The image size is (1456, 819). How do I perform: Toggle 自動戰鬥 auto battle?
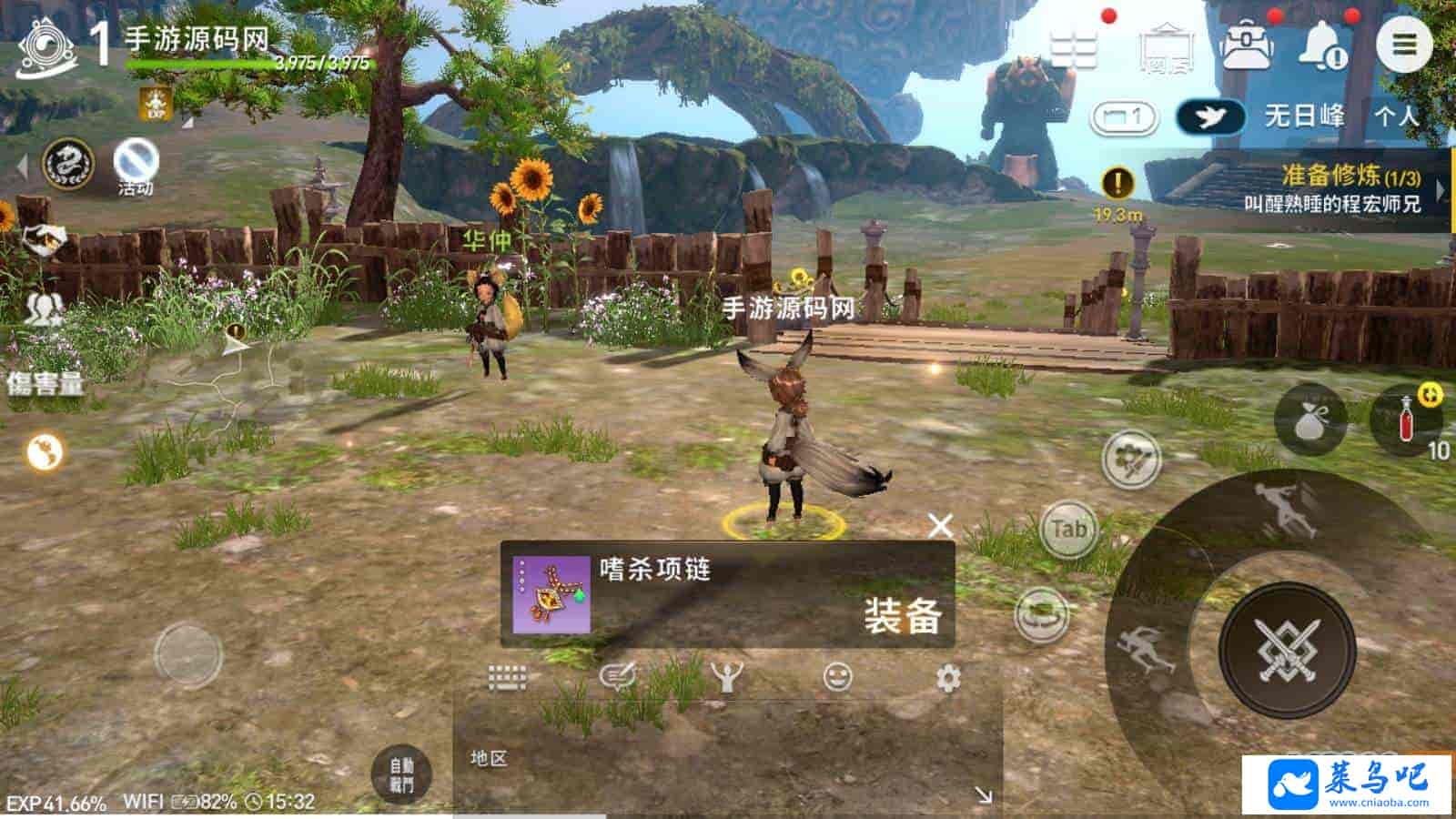click(401, 774)
